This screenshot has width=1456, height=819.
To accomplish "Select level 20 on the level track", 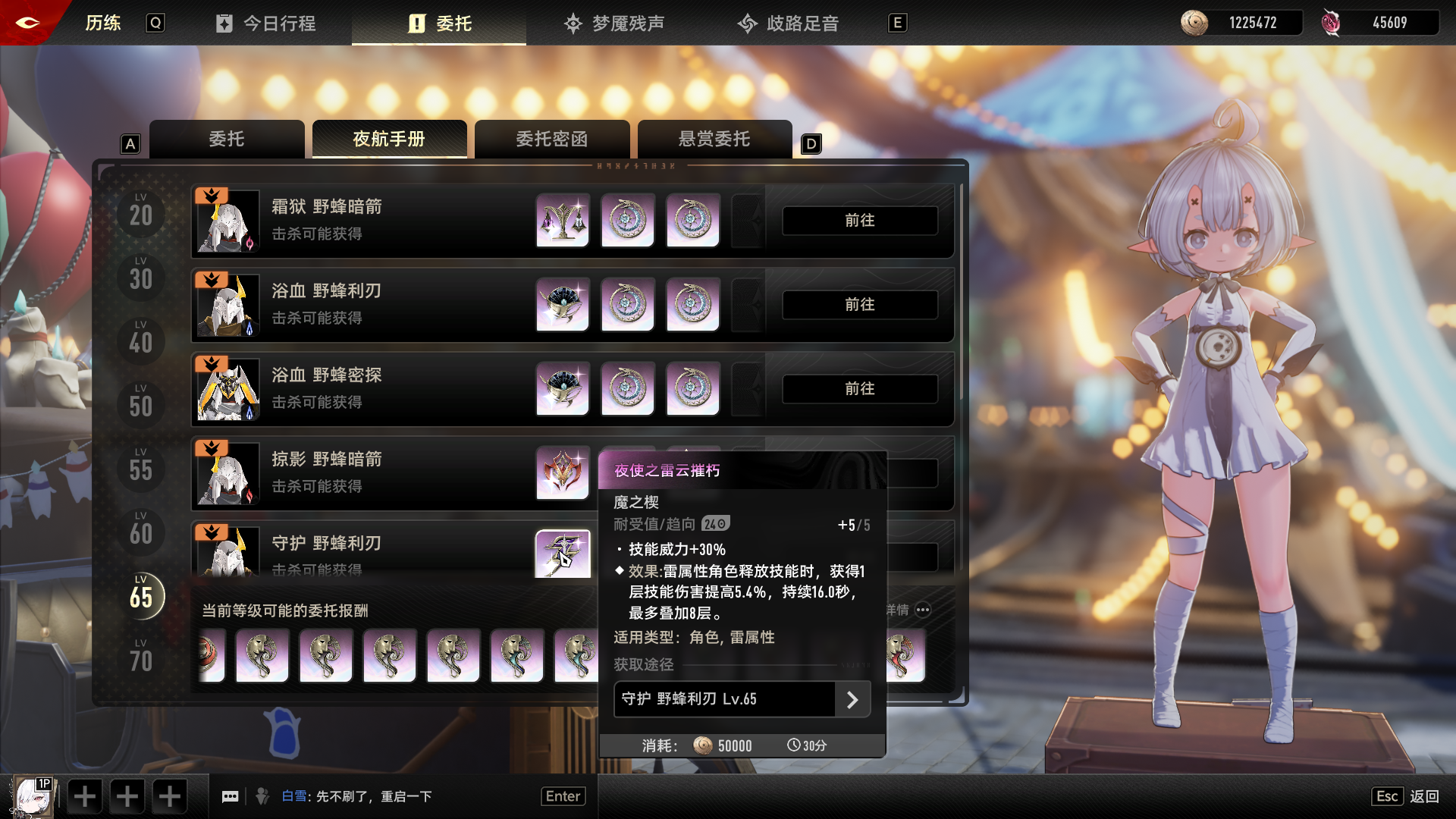I will coord(139,213).
